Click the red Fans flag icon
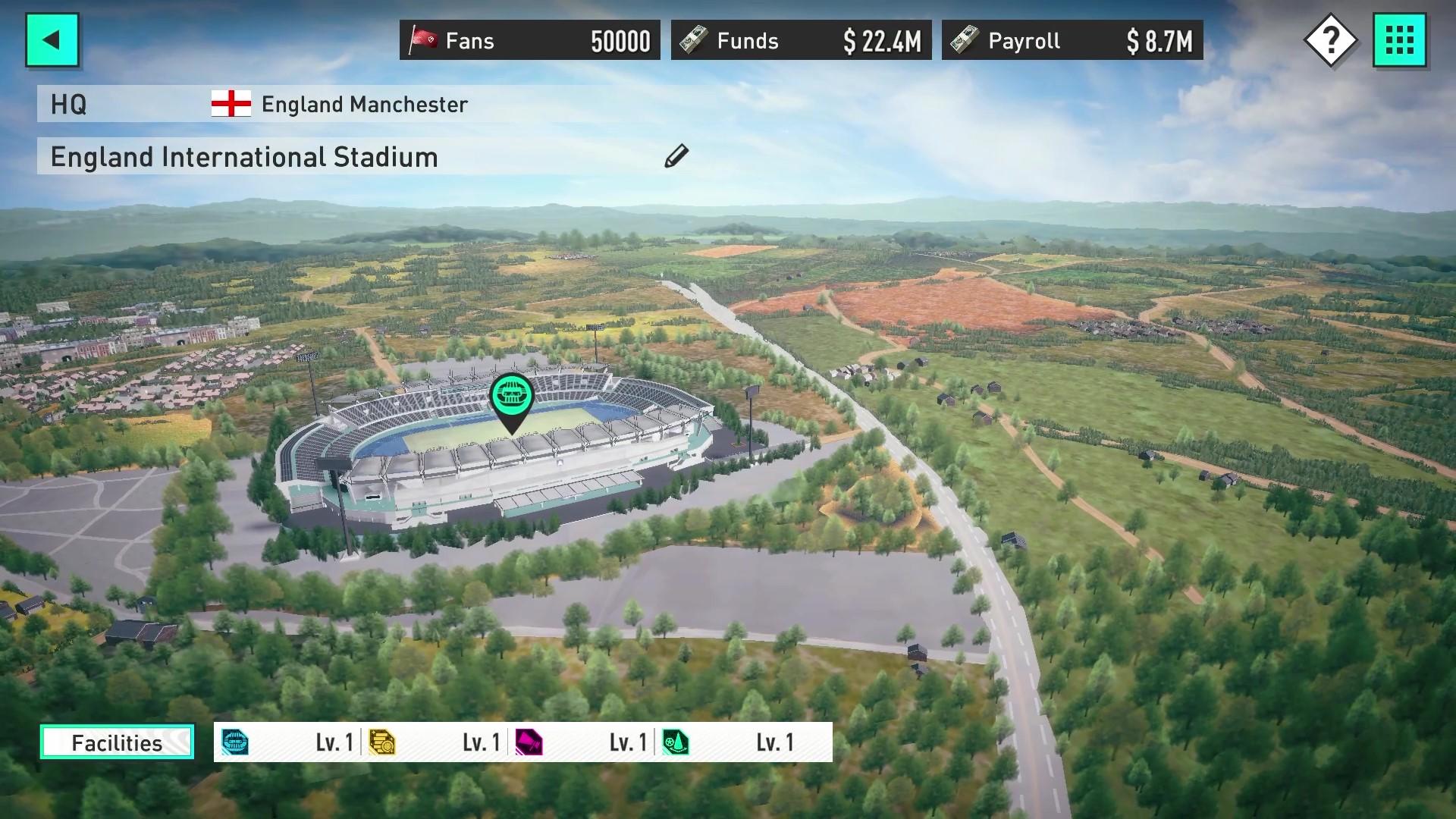Viewport: 1456px width, 819px height. pos(425,39)
